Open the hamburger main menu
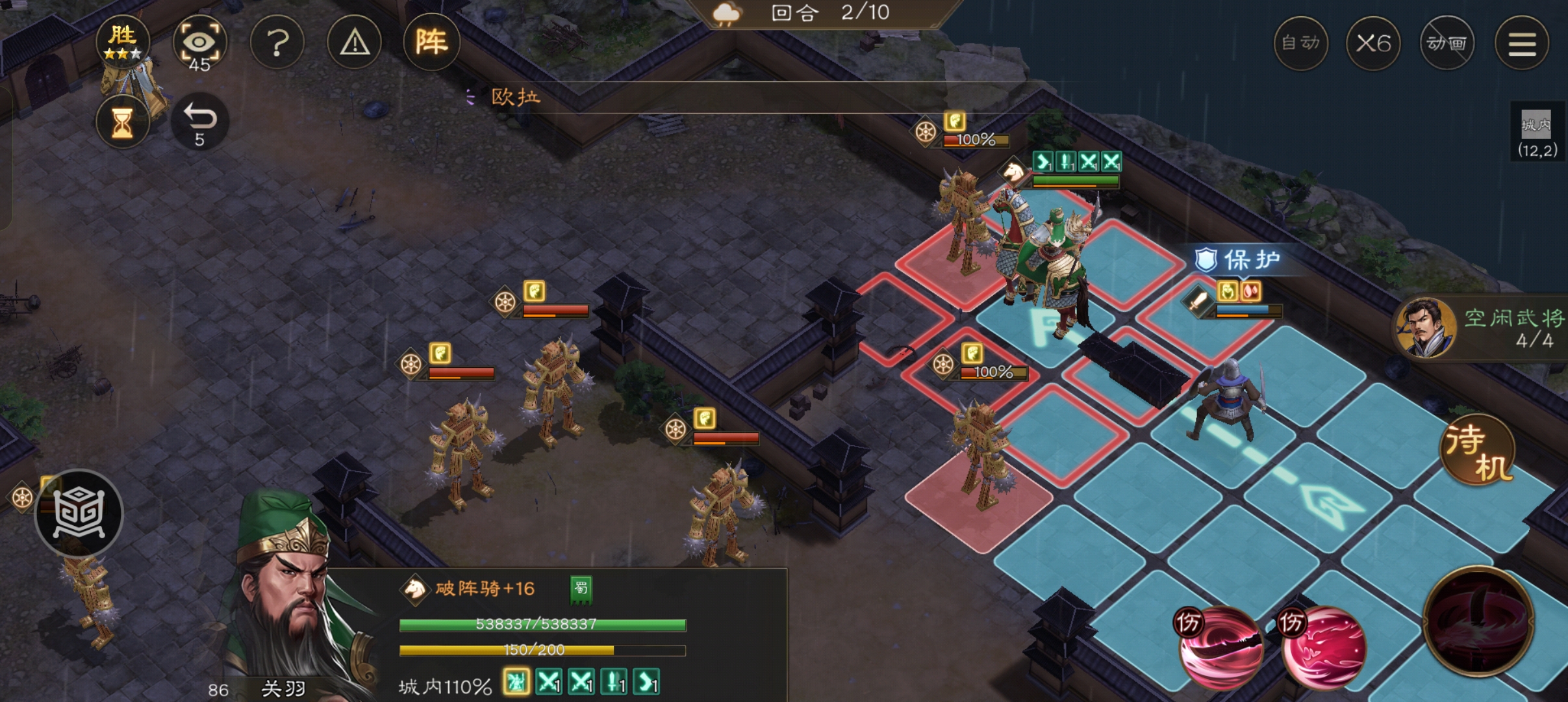The width and height of the screenshot is (1568, 702). (x=1521, y=44)
